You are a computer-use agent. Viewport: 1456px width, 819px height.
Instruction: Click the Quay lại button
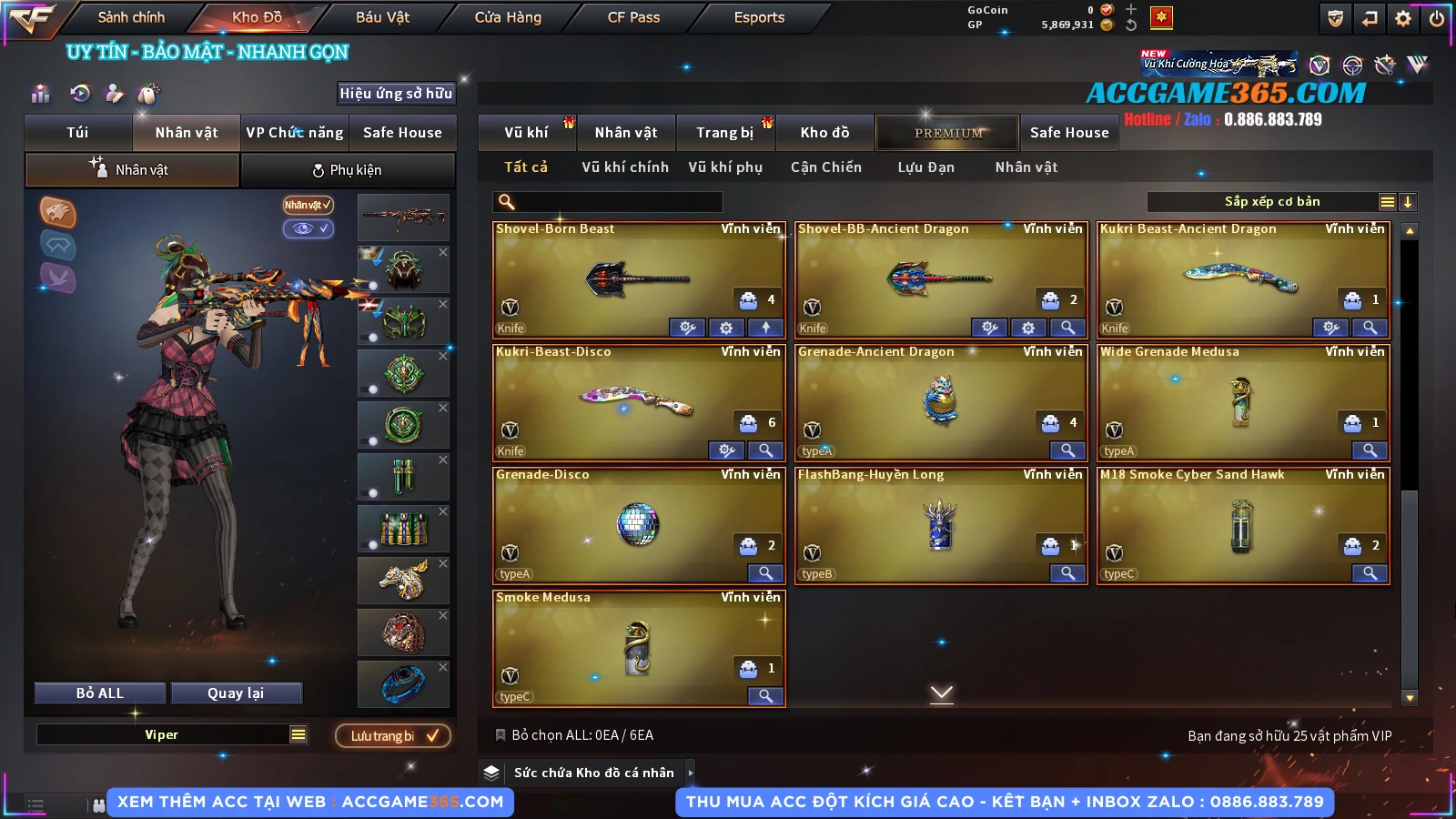tap(236, 693)
